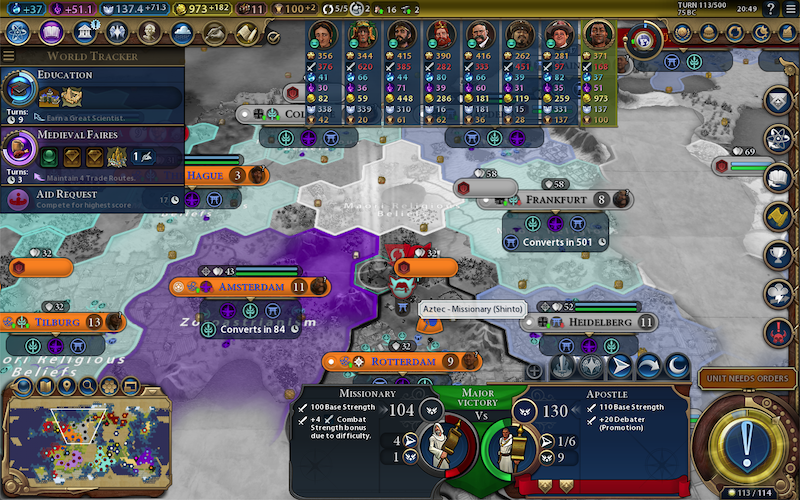Toggle the World Tracker menu icon
This screenshot has width=800, height=500.
10,56
